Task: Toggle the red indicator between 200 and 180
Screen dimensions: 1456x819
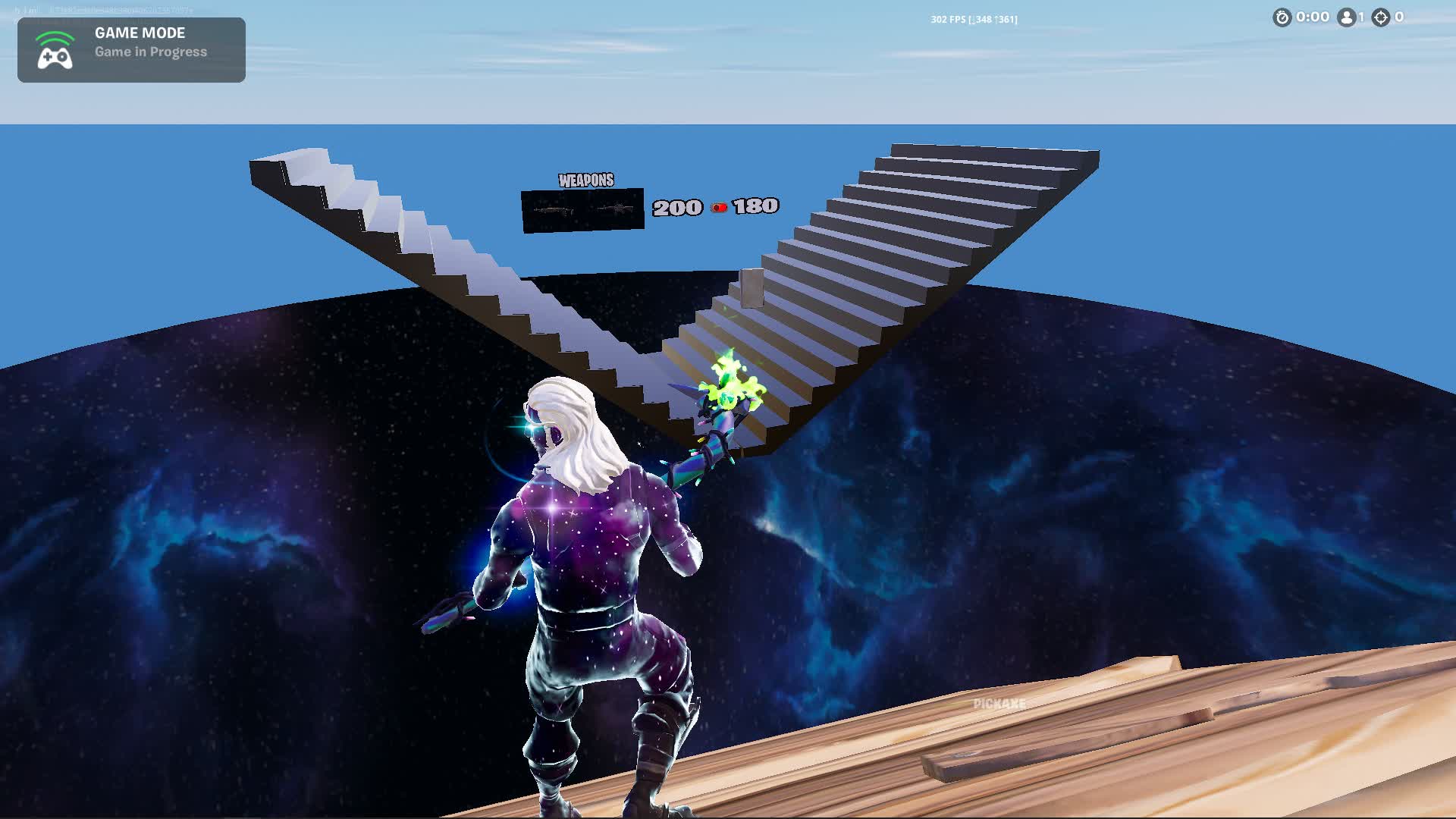Action: pos(720,206)
